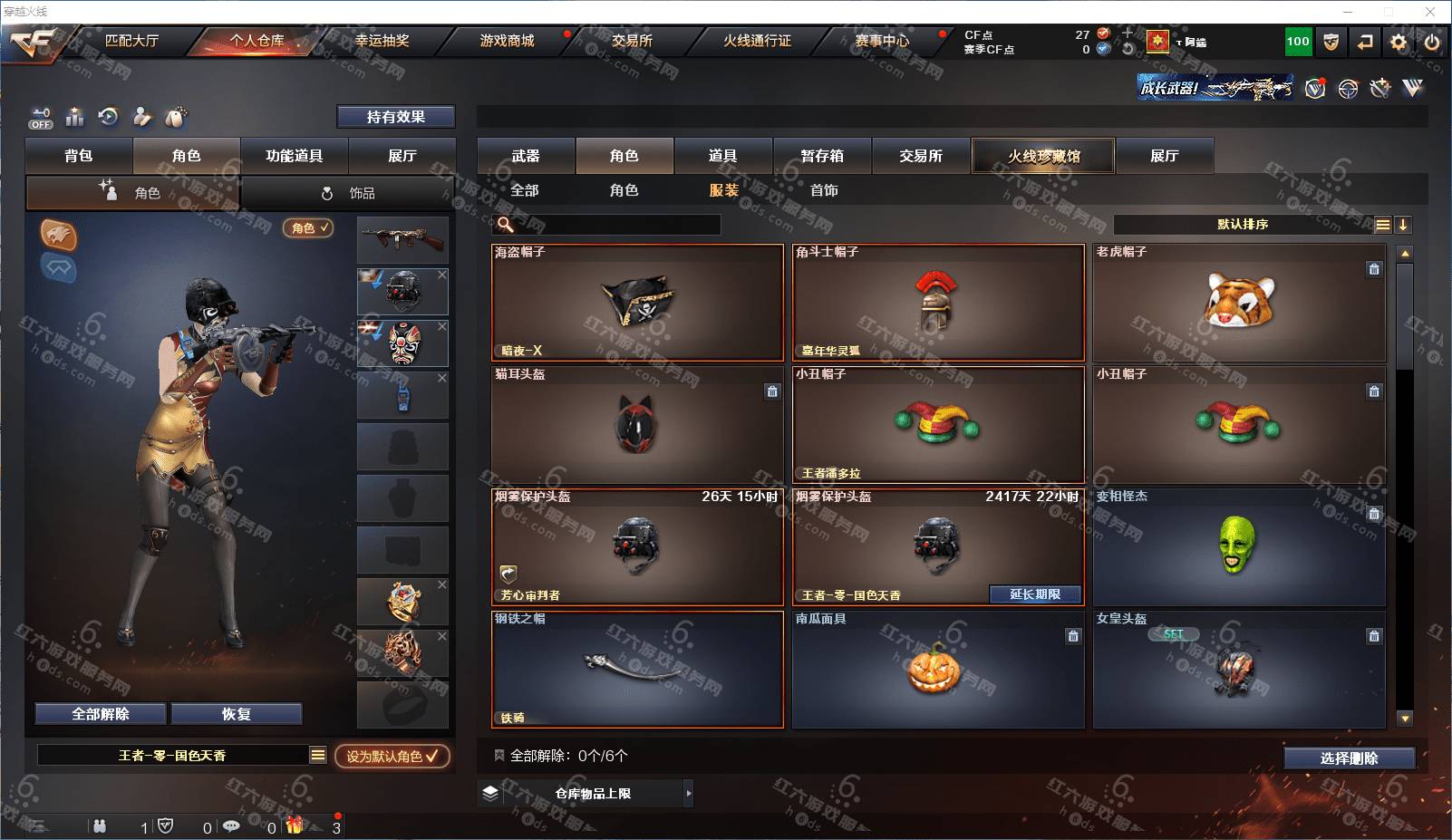Image resolution: width=1452 pixels, height=840 pixels.
Task: Select the 南瓜面具 pumpkin mask item
Action: tap(937, 670)
